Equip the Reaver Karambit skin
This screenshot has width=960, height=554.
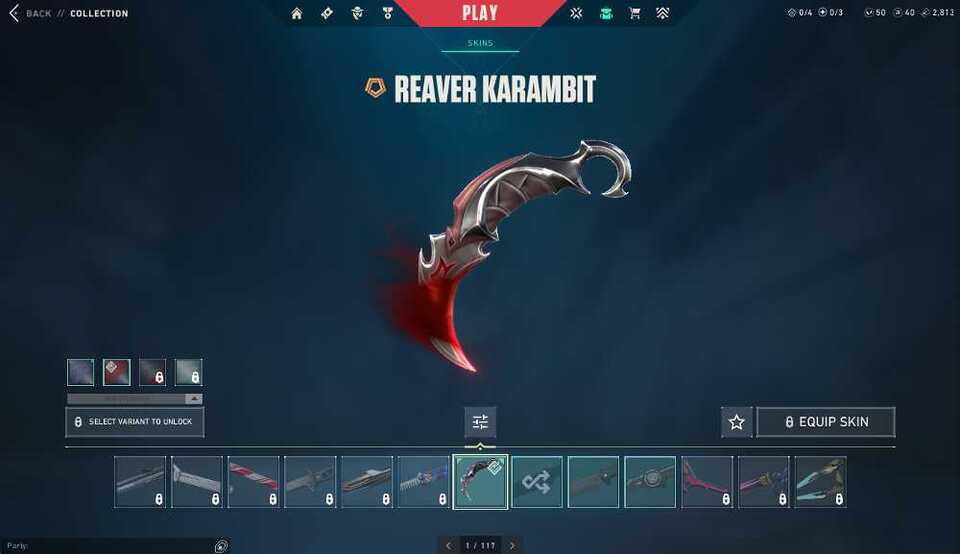(x=825, y=422)
